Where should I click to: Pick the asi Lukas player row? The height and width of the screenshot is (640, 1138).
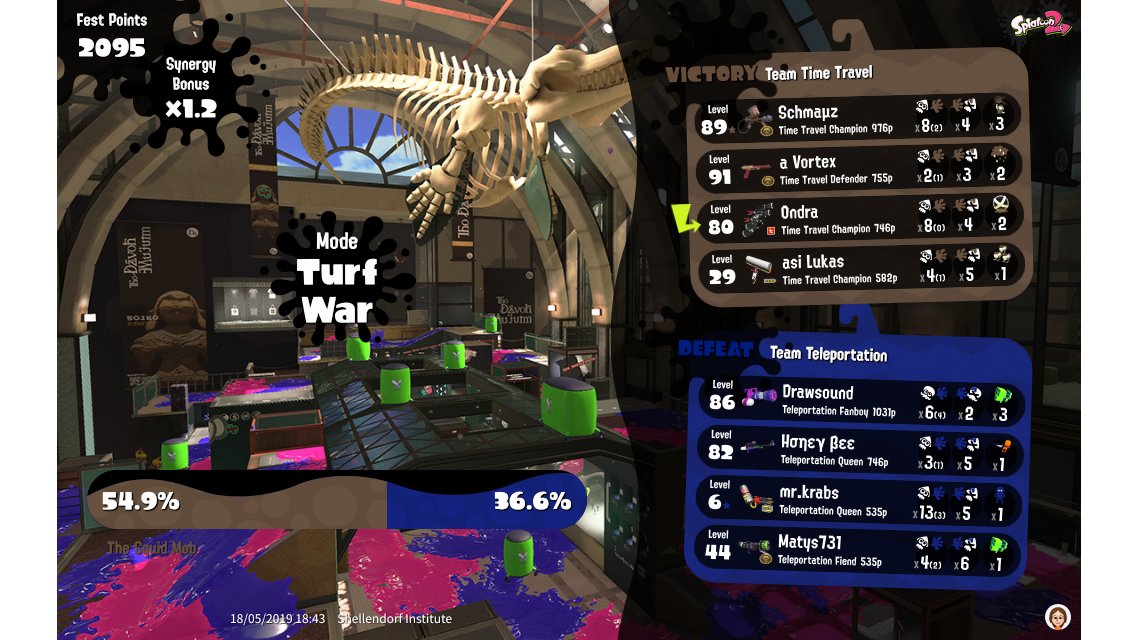coord(860,268)
